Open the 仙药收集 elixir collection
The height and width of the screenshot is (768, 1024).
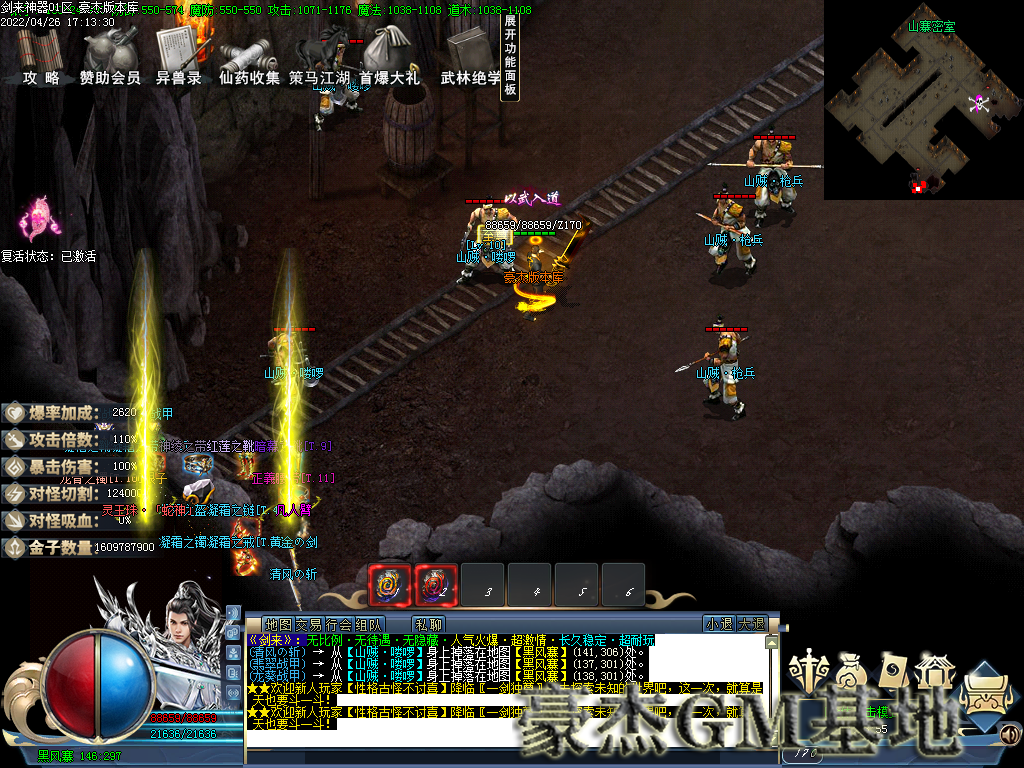click(249, 58)
